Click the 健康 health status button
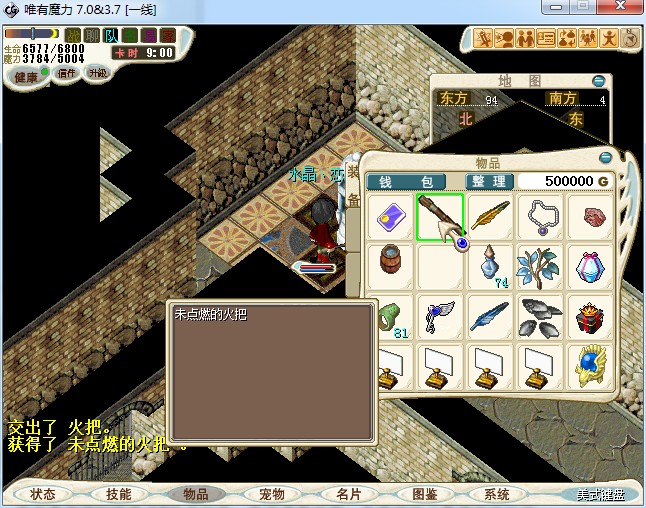The height and width of the screenshot is (508, 646). pyautogui.click(x=26, y=76)
